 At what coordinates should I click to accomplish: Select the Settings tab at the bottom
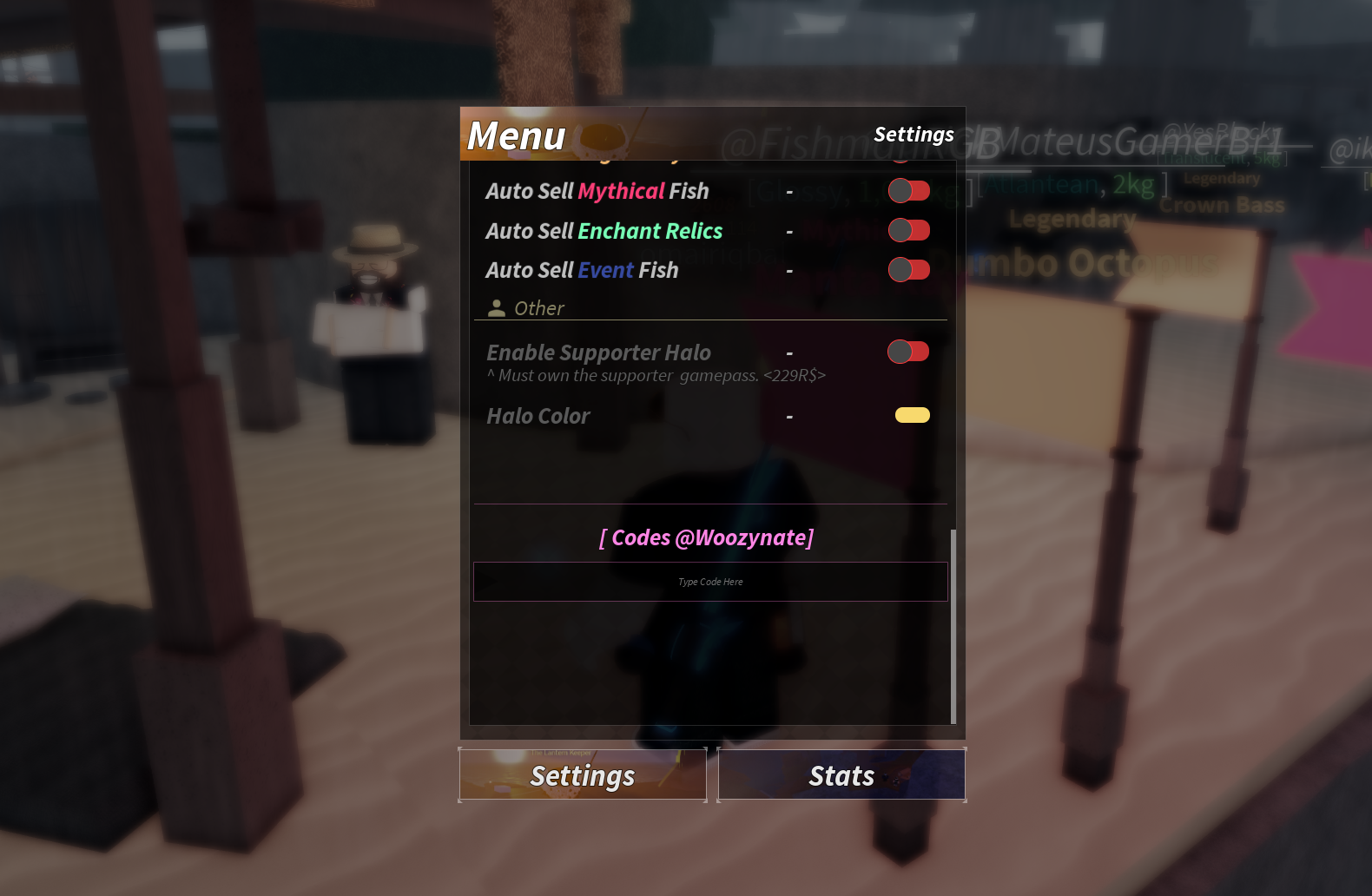pos(582,774)
